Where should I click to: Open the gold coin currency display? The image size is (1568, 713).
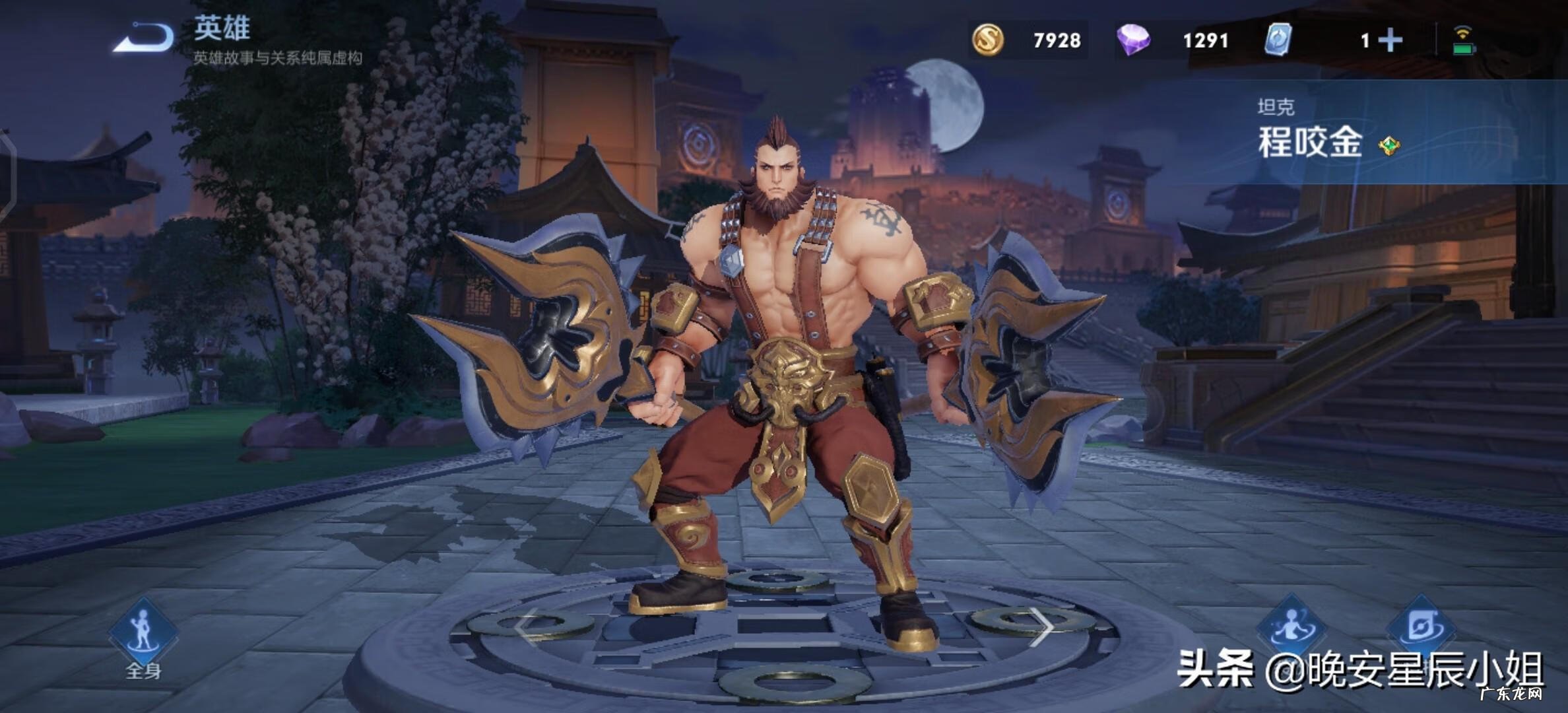(988, 40)
